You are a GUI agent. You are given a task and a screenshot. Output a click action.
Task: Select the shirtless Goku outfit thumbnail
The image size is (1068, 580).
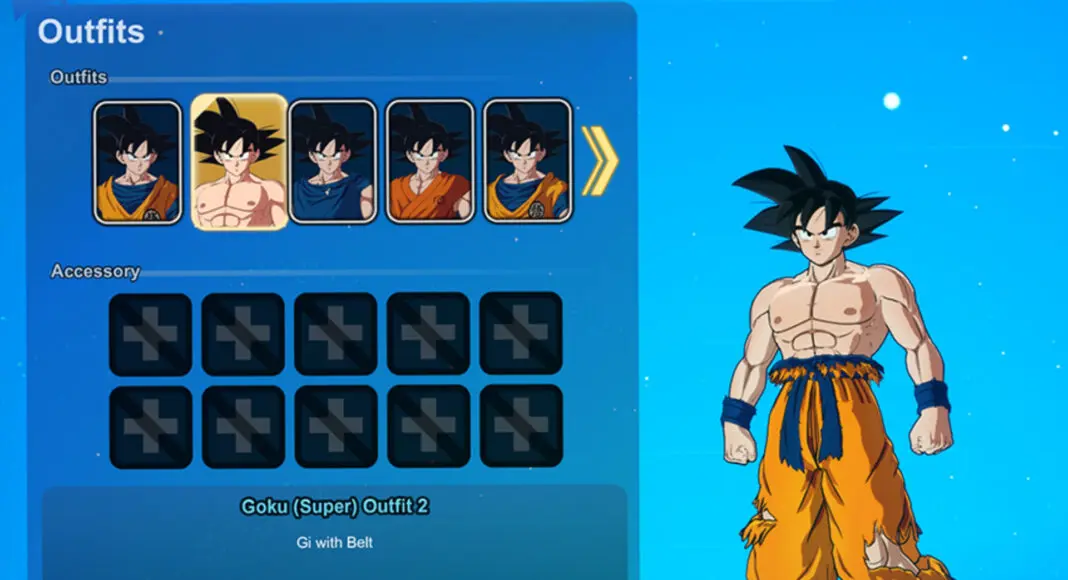[239, 162]
